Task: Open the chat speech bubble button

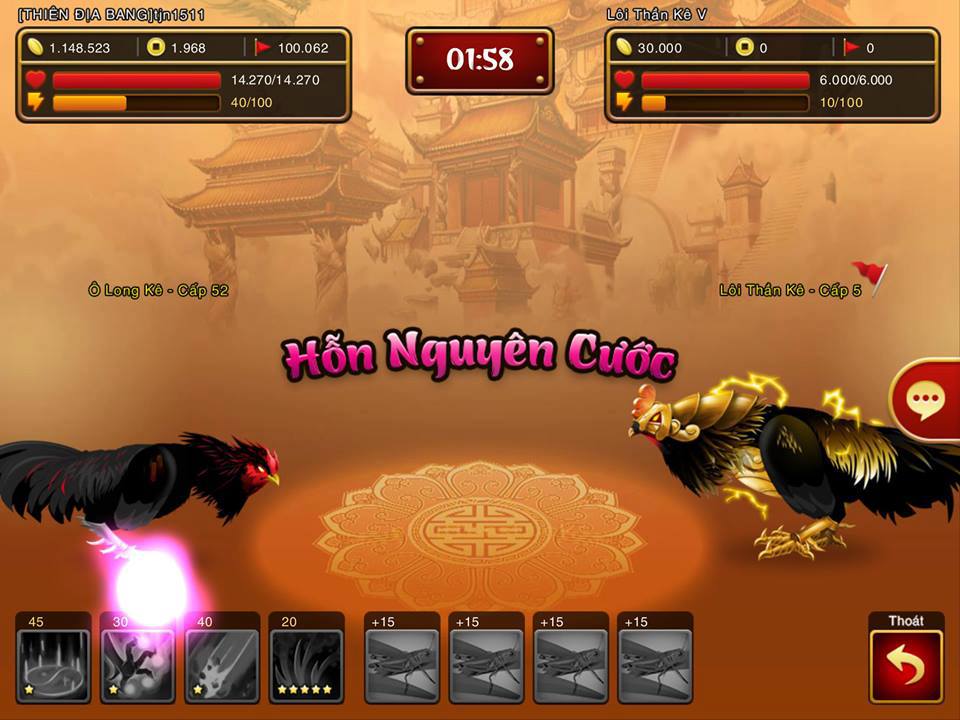Action: (x=924, y=400)
